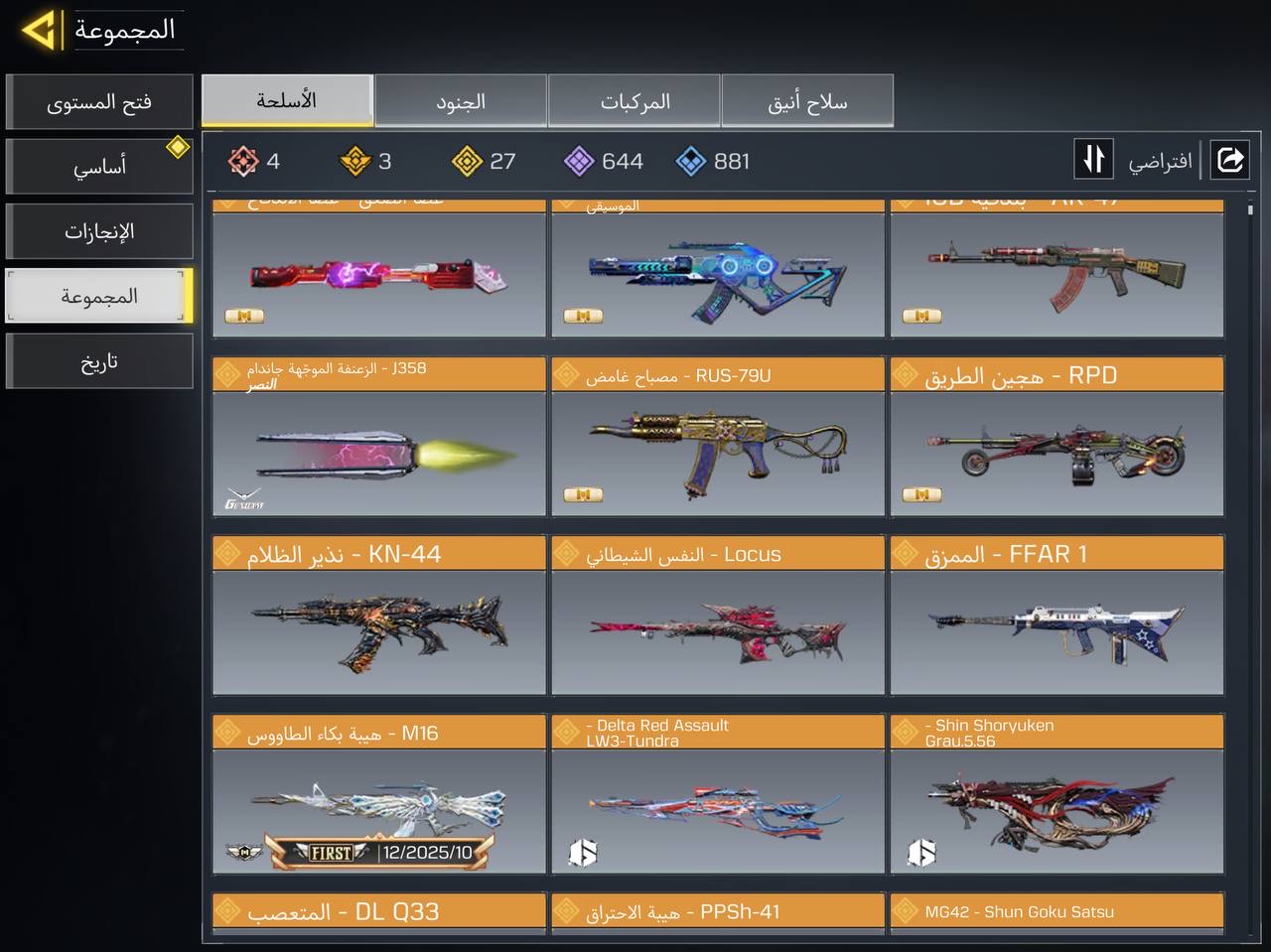The height and width of the screenshot is (952, 1271).
Task: Open the فتح المستوى side menu
Action: click(x=99, y=102)
